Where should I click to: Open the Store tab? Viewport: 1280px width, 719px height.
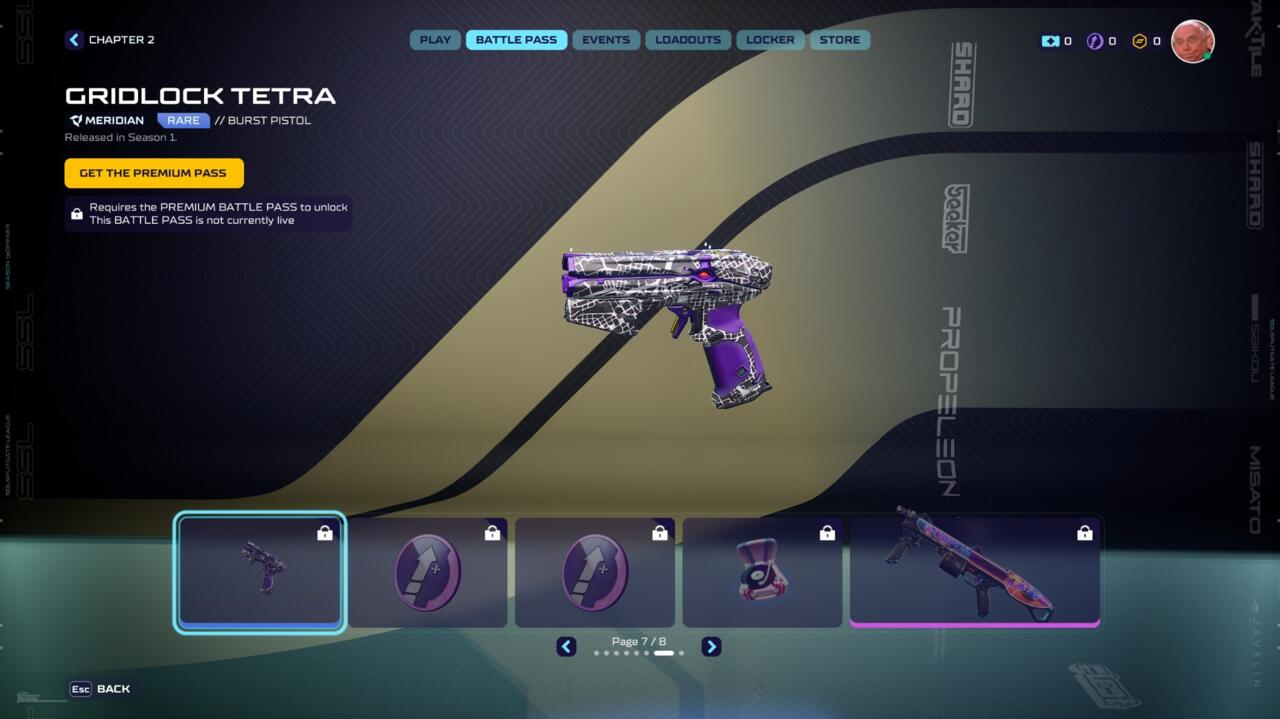840,40
